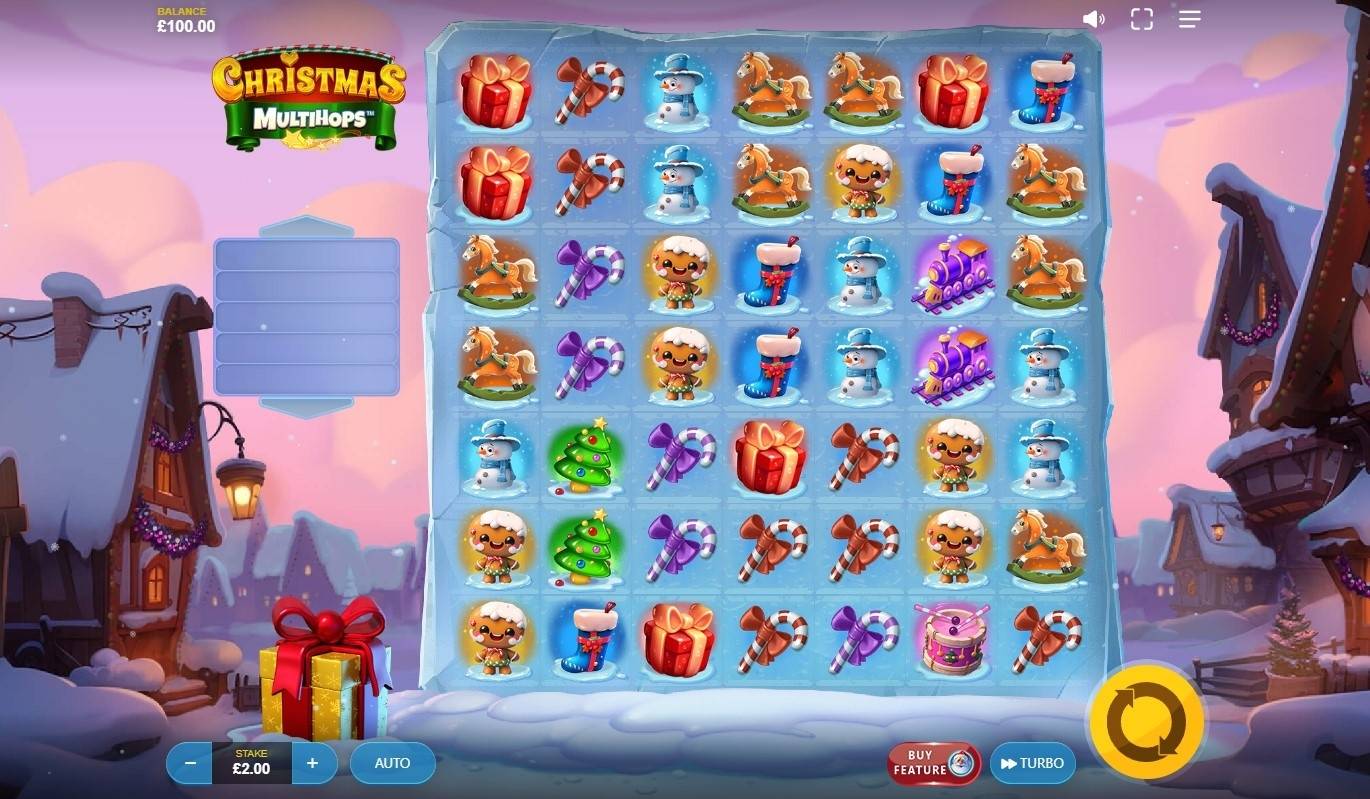The image size is (1370, 799).
Task: Select a gingerbread man symbol
Action: point(680,275)
